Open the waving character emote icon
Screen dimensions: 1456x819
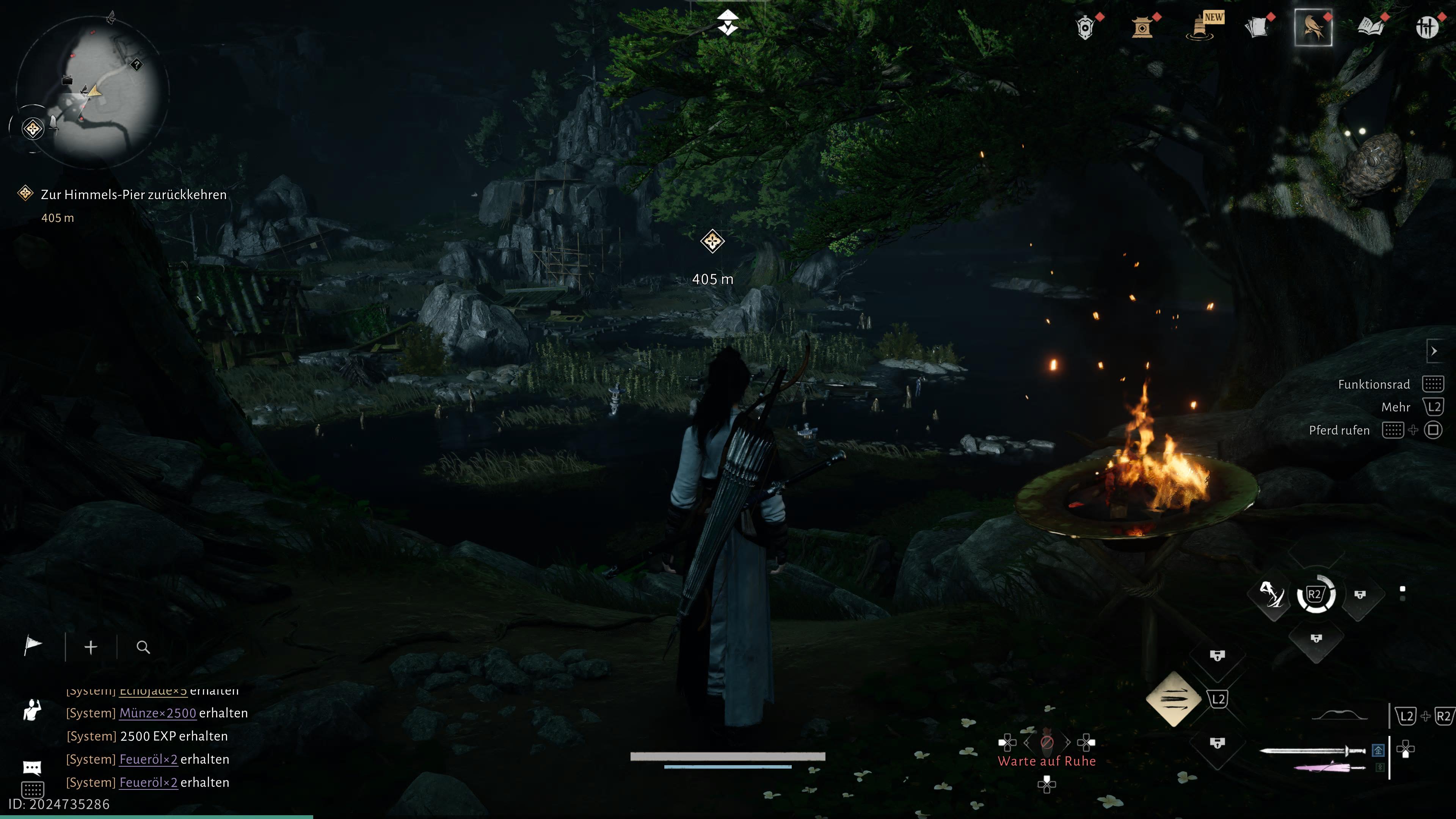click(x=32, y=710)
